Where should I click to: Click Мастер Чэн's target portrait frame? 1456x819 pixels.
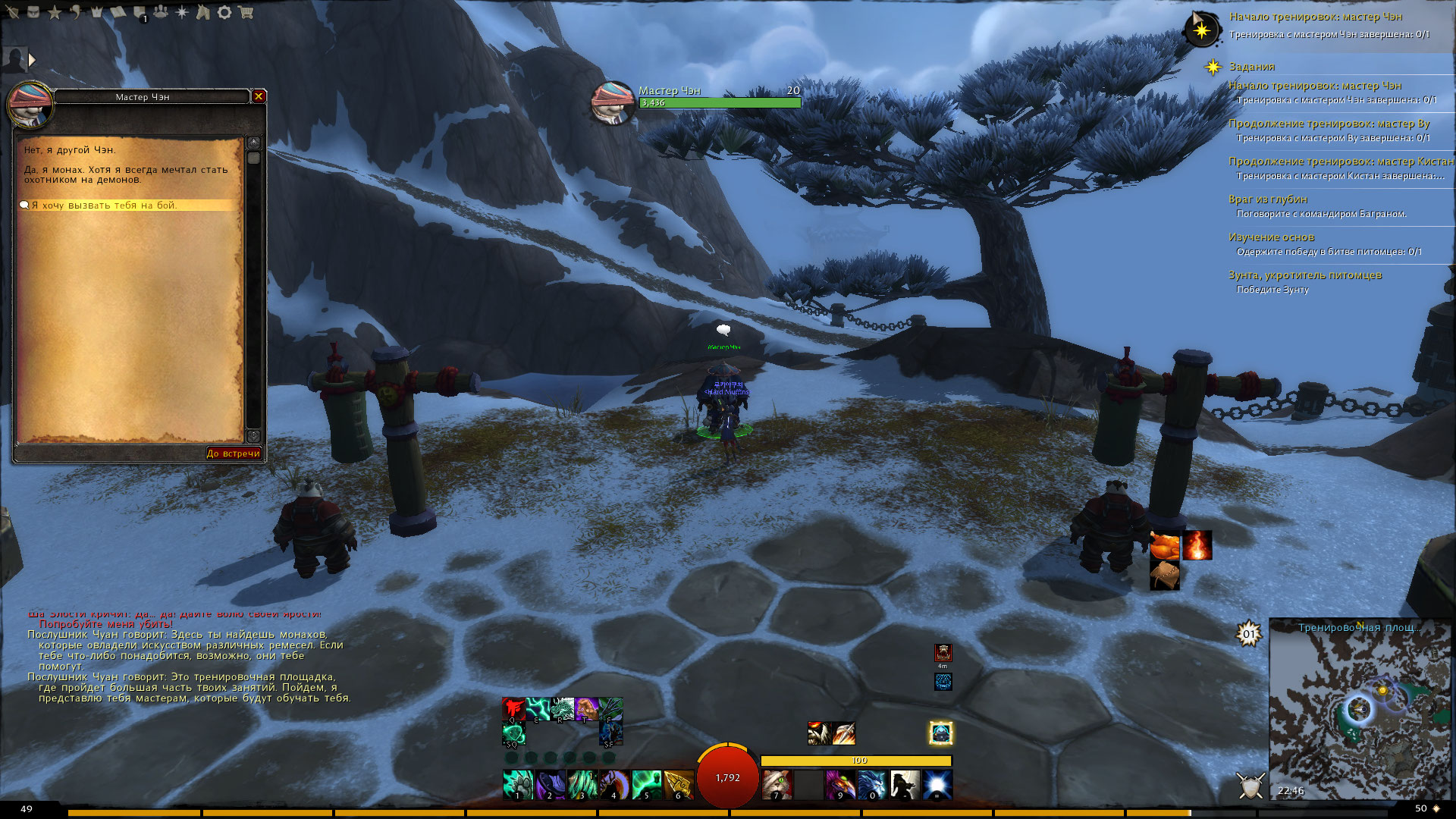coord(613,101)
